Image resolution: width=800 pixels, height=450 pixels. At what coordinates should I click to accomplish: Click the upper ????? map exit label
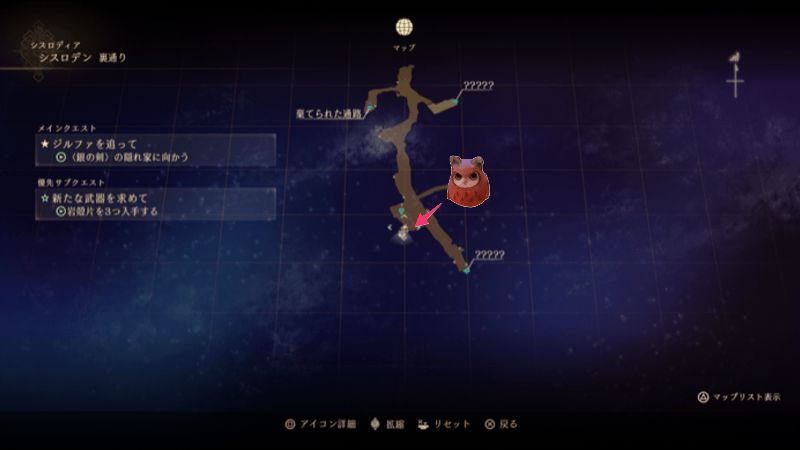pyautogui.click(x=477, y=86)
